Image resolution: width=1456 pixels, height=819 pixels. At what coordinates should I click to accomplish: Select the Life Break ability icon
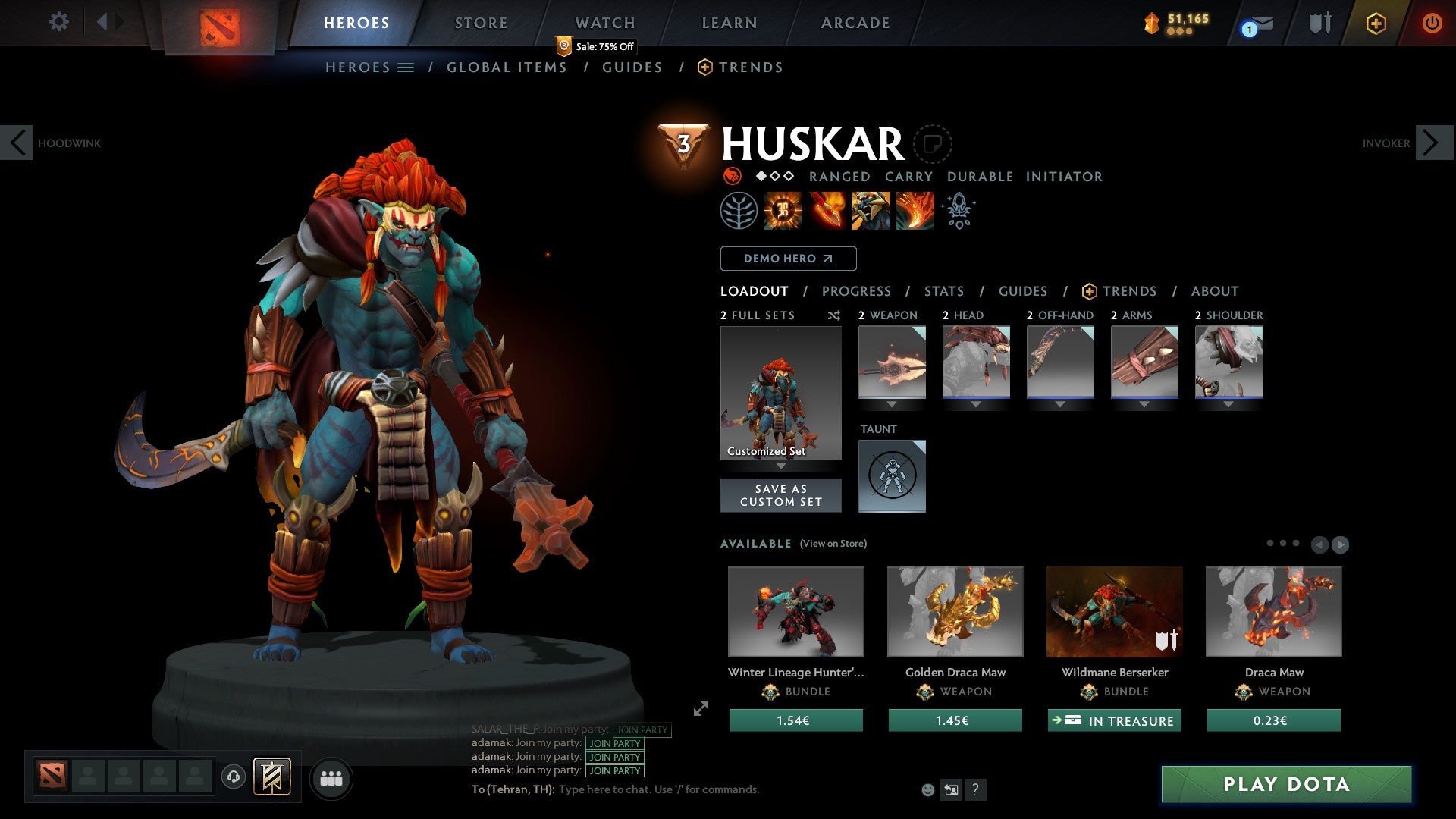[x=915, y=211]
